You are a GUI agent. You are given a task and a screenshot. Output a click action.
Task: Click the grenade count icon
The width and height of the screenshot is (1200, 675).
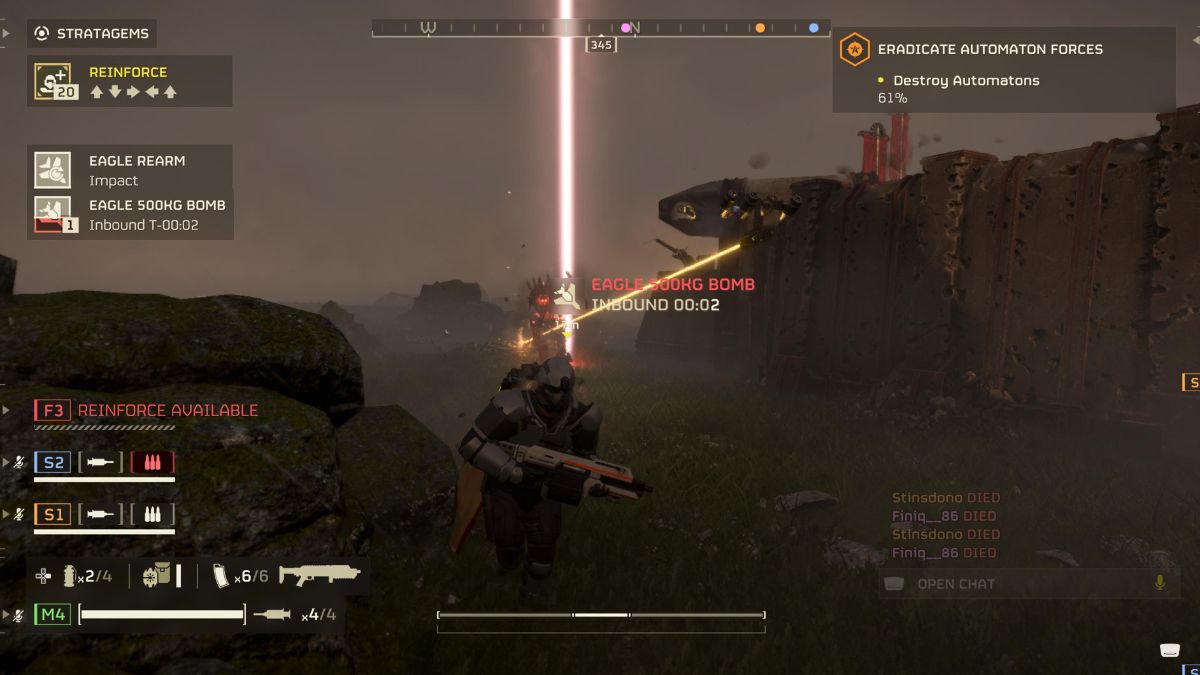pos(71,576)
